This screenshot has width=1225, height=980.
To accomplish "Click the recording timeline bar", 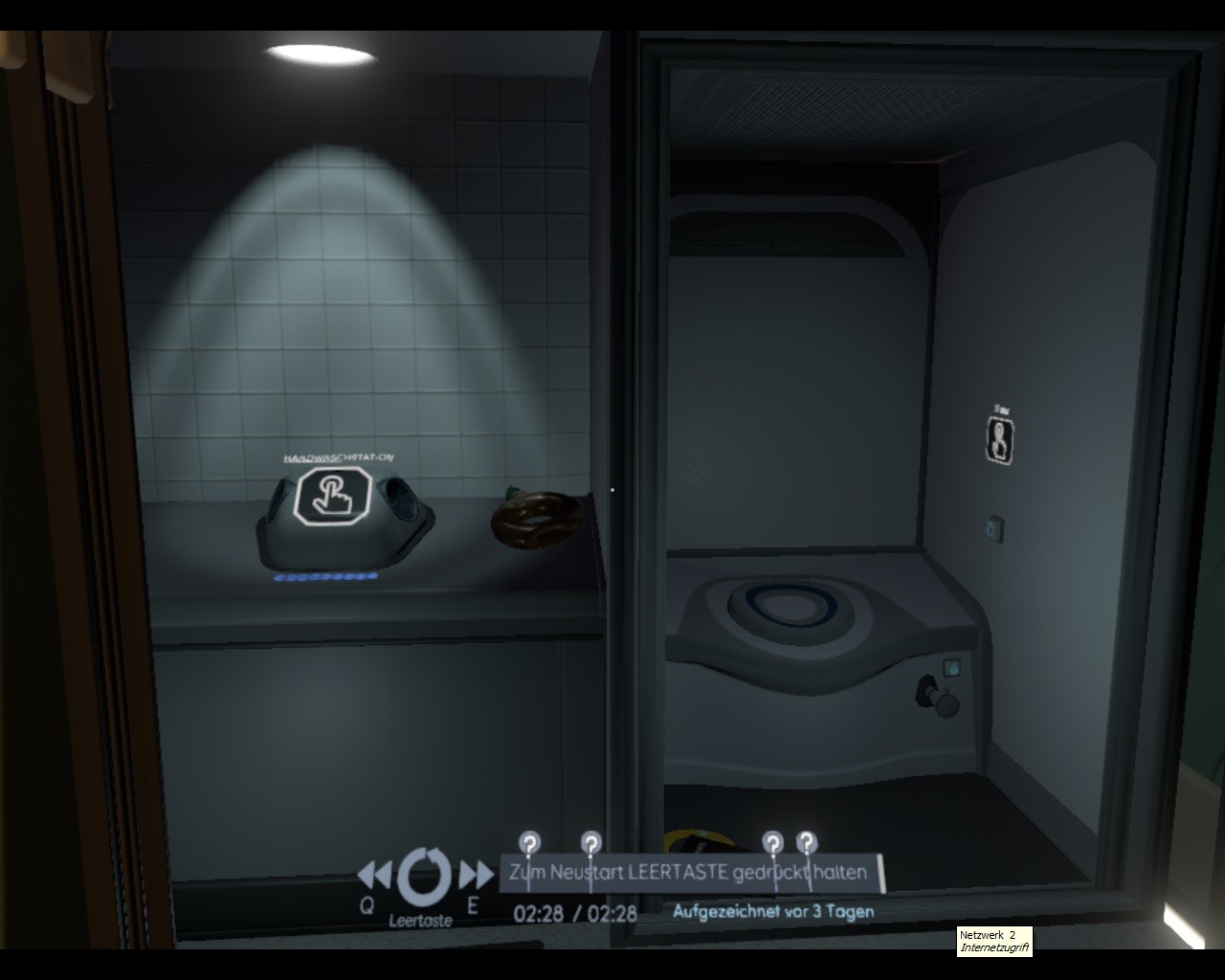I will click(691, 873).
